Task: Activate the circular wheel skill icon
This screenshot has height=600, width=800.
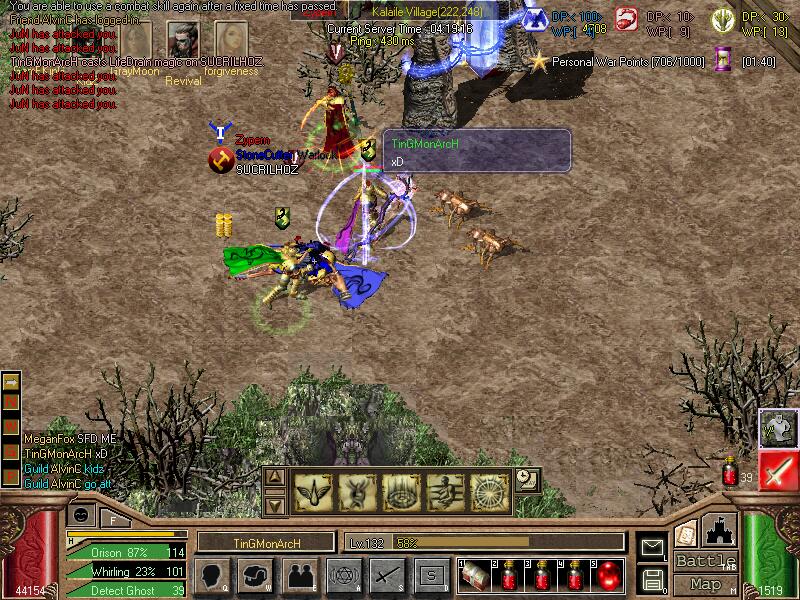Action: [490, 489]
